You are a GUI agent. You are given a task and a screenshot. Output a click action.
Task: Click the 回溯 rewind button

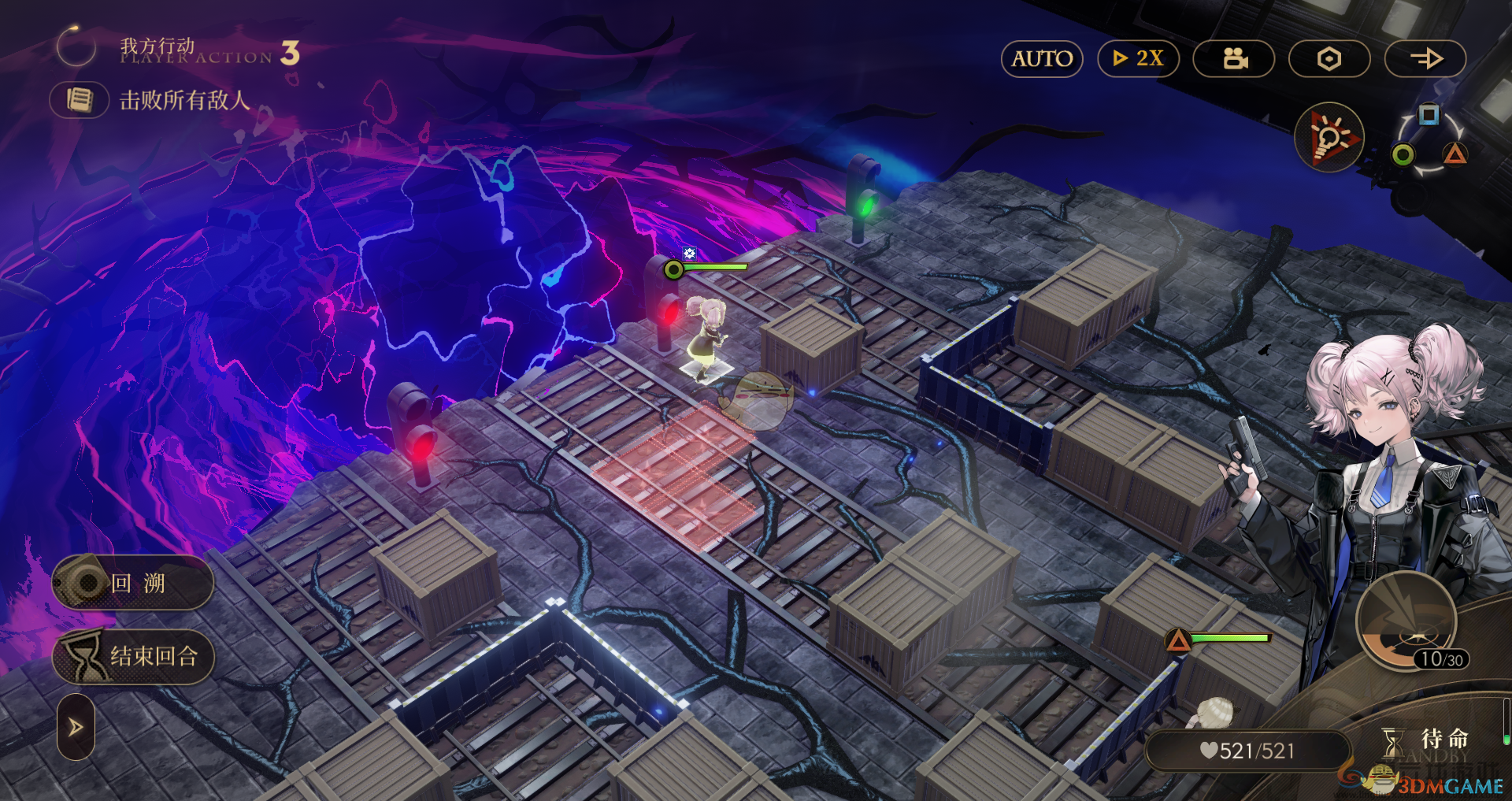(x=133, y=583)
